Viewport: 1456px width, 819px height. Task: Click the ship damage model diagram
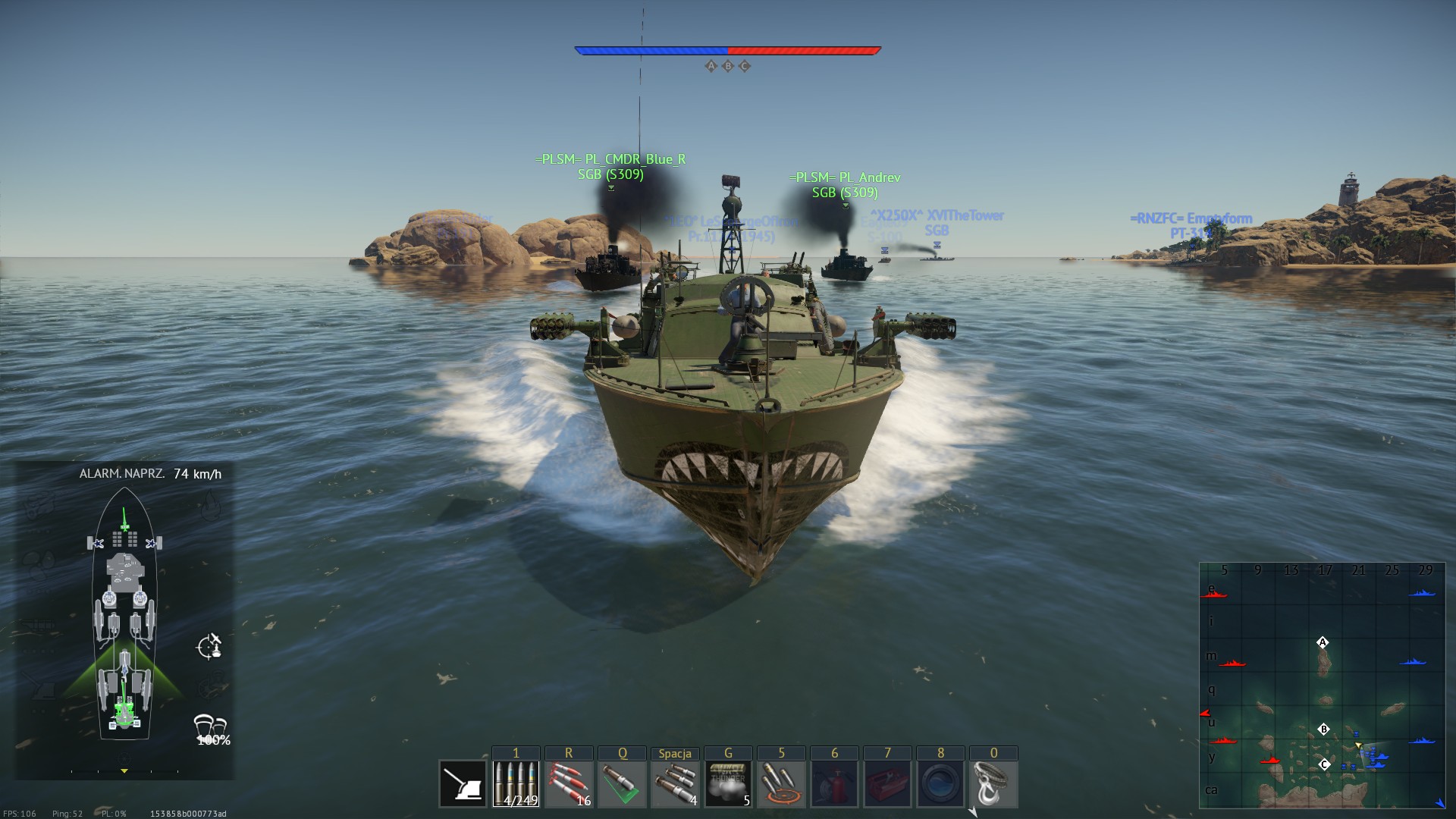pos(124,614)
